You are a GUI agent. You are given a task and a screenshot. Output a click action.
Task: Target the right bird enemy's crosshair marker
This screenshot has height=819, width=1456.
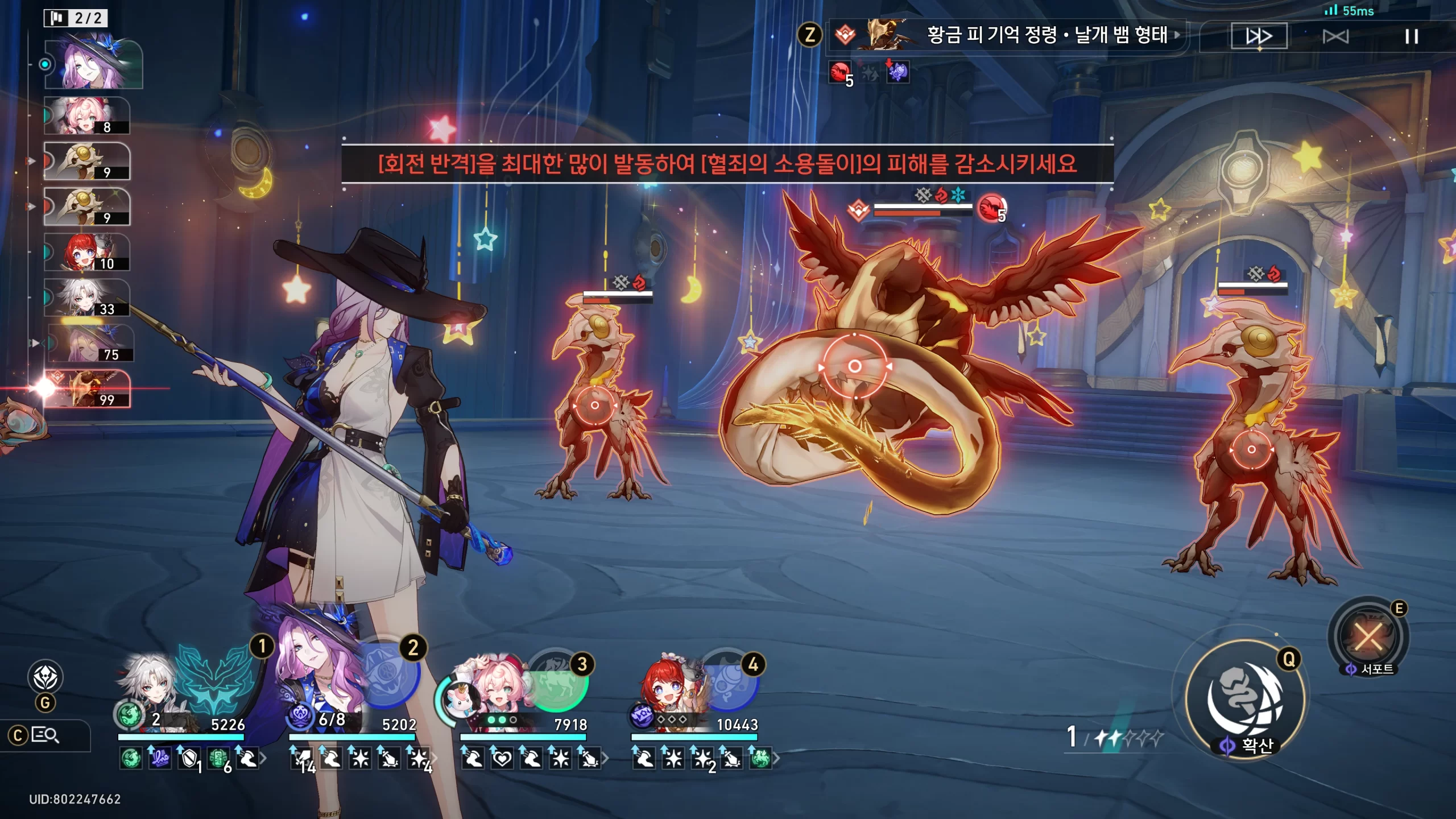(x=1251, y=449)
